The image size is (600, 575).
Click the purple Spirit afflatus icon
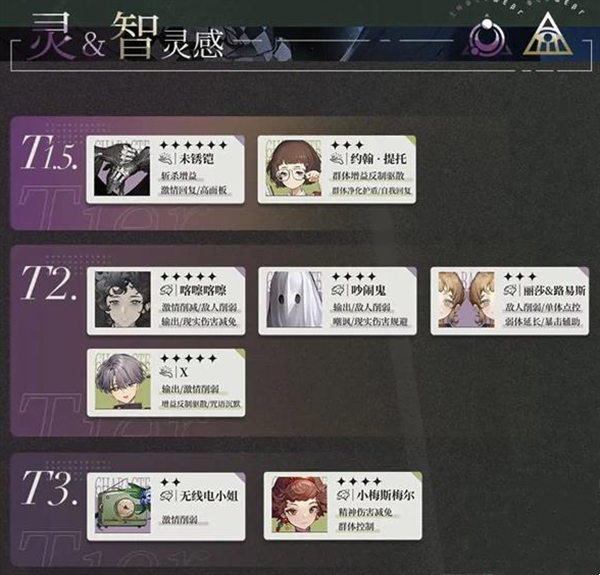485,36
